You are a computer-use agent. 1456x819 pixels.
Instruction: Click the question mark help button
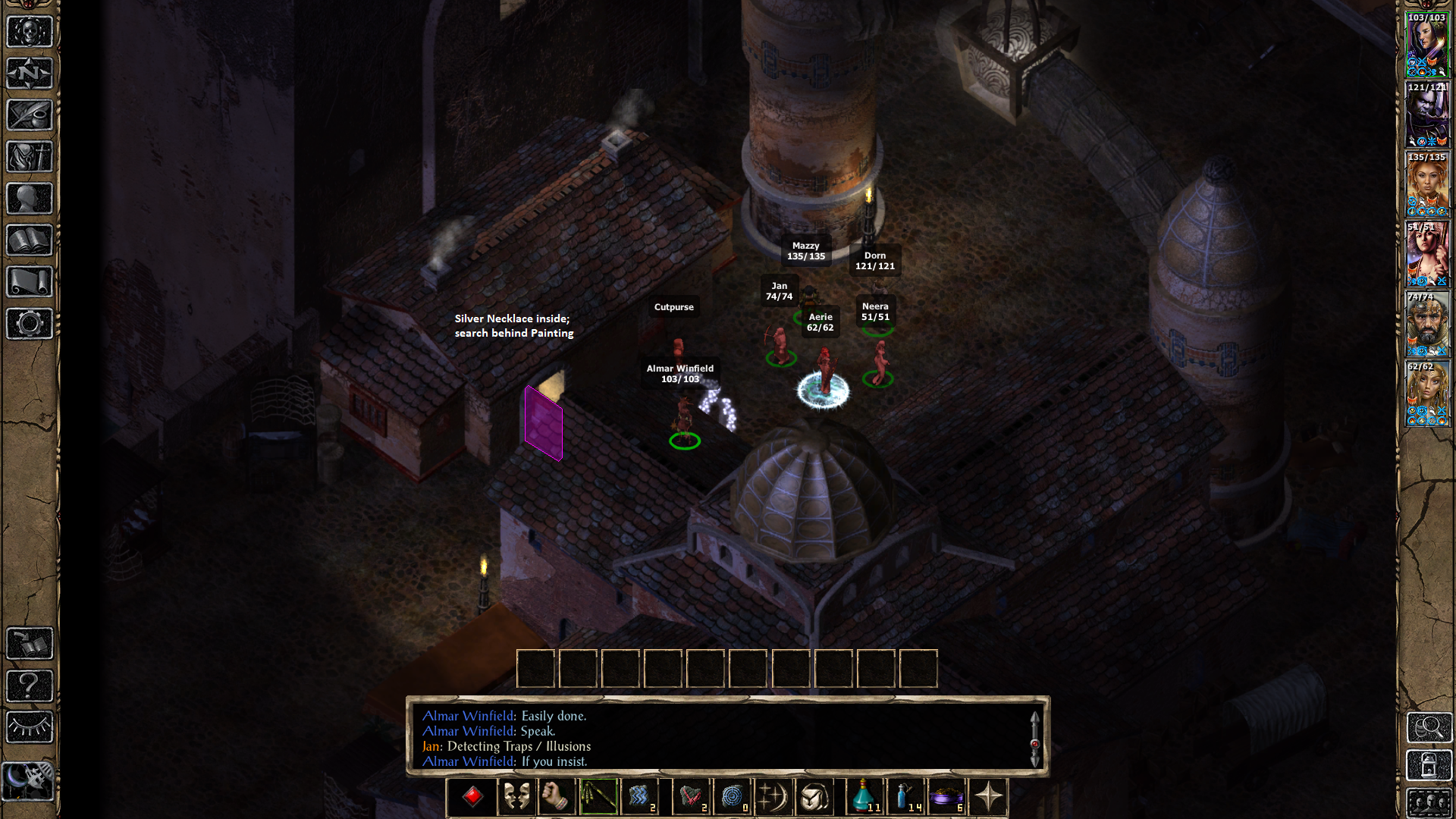click(x=30, y=686)
